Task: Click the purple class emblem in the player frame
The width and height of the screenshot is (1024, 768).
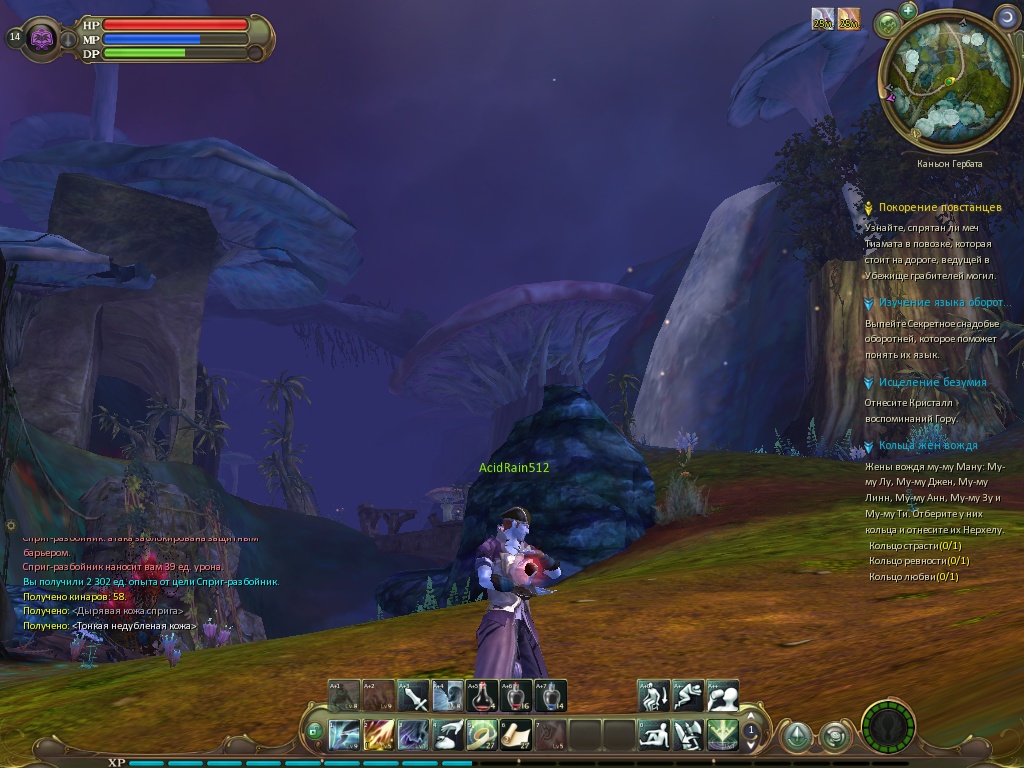Action: coord(42,38)
